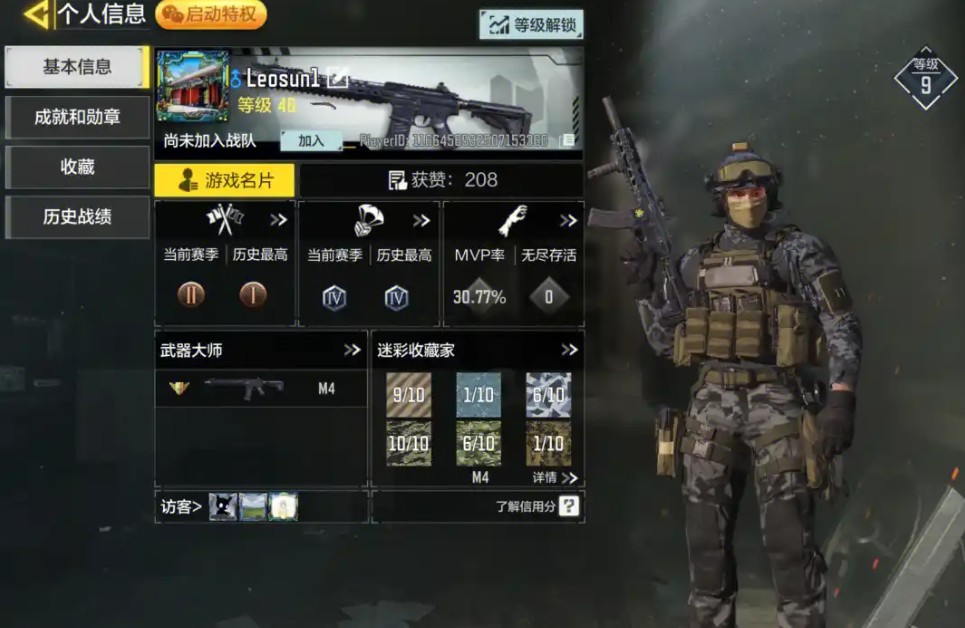The image size is (965, 628).
Task: Open the 等级解锁 level unlock panel
Action: (531, 25)
